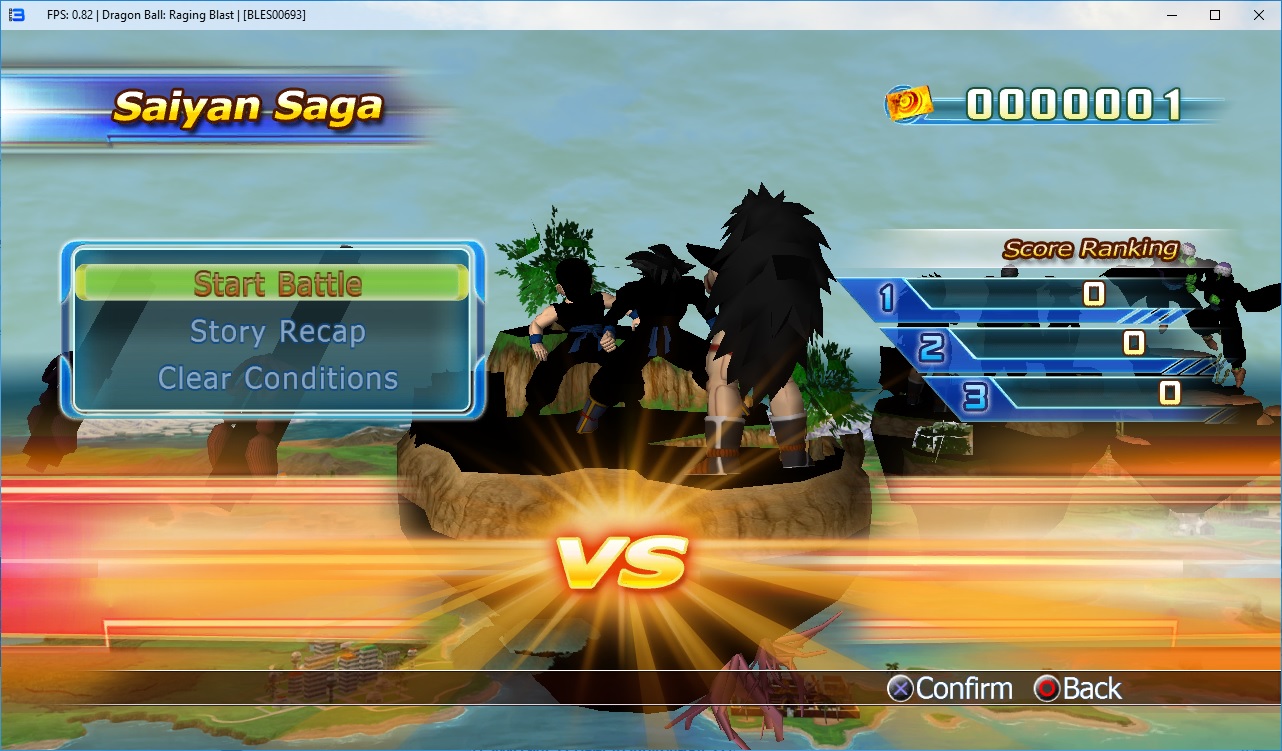Minimize the emulator window
The width and height of the screenshot is (1282, 751).
coord(1170,15)
